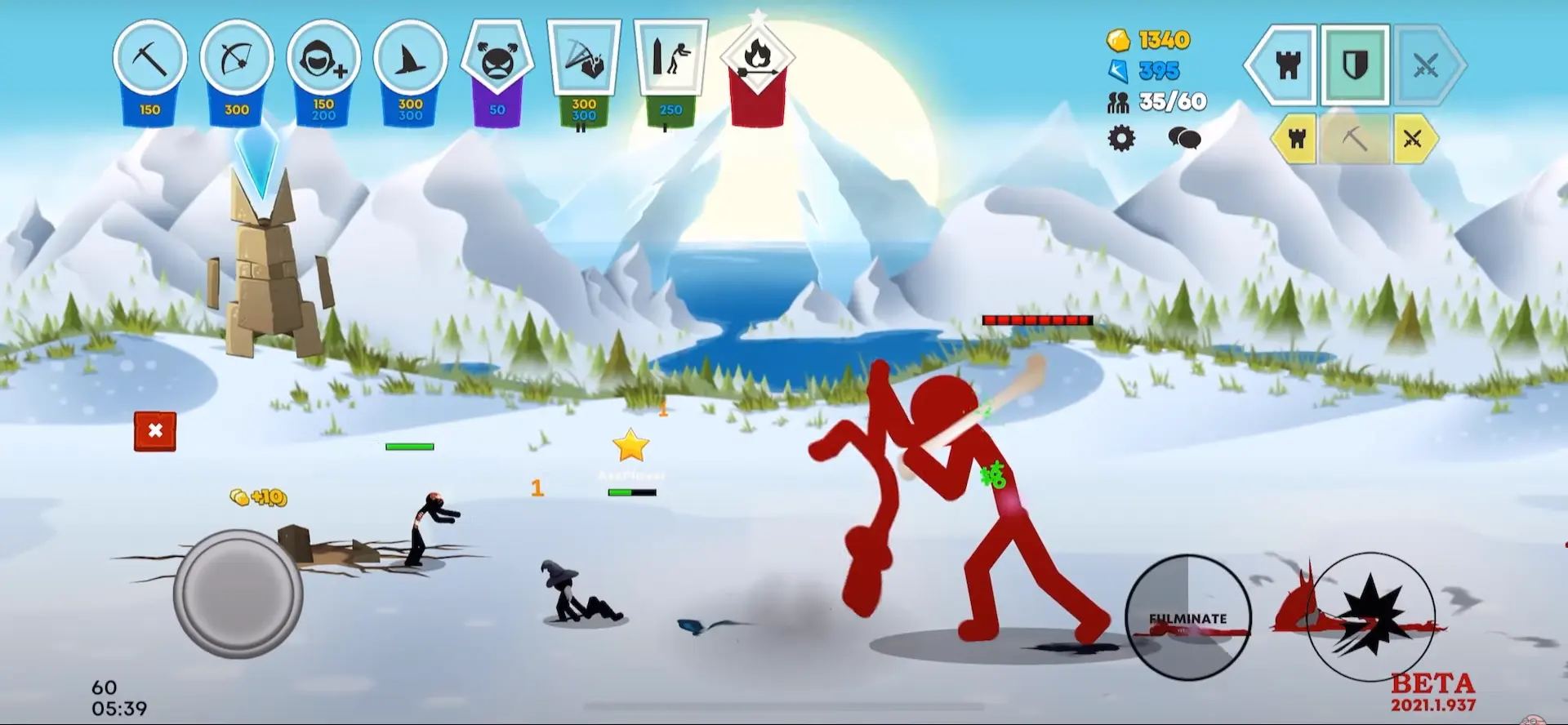Select the hooded healer unit costing 150
Viewport: 1568px width, 725px height.
point(323,60)
